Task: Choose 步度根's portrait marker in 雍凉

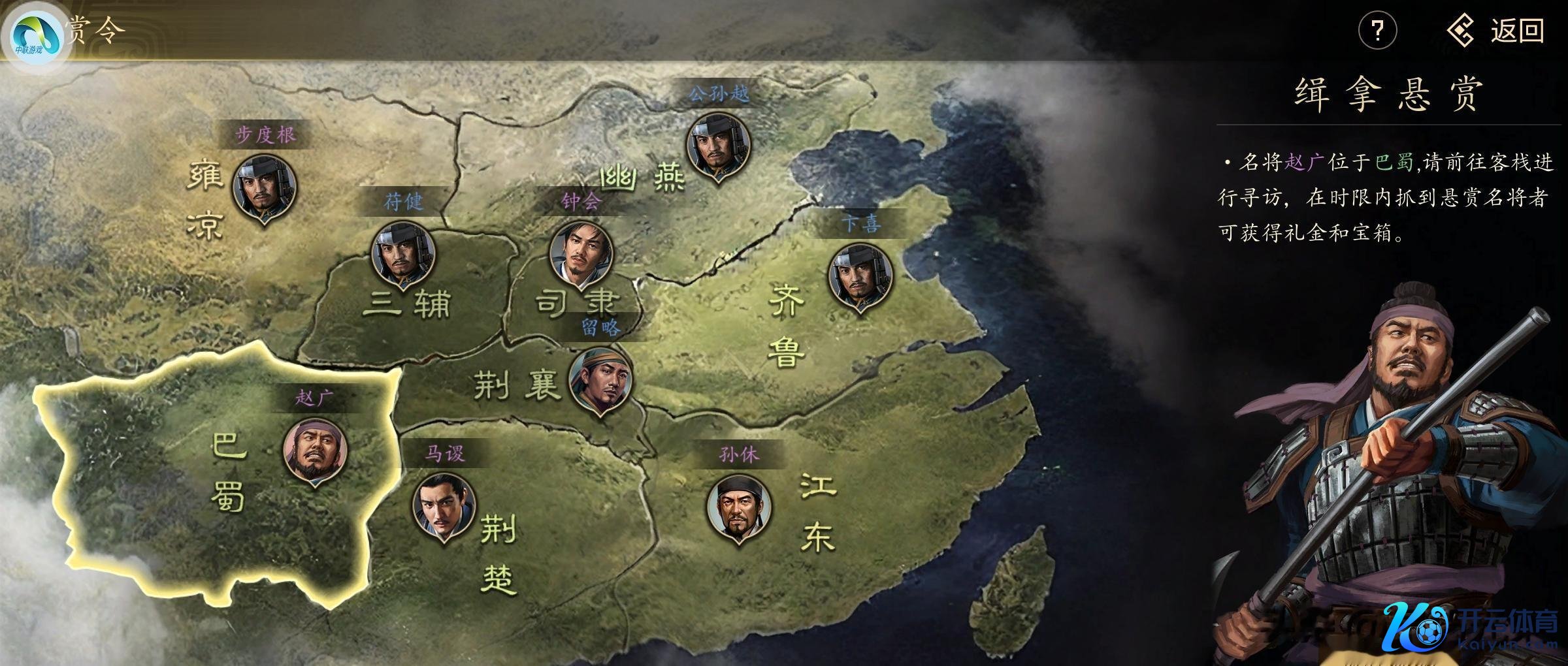Action: pyautogui.click(x=265, y=187)
